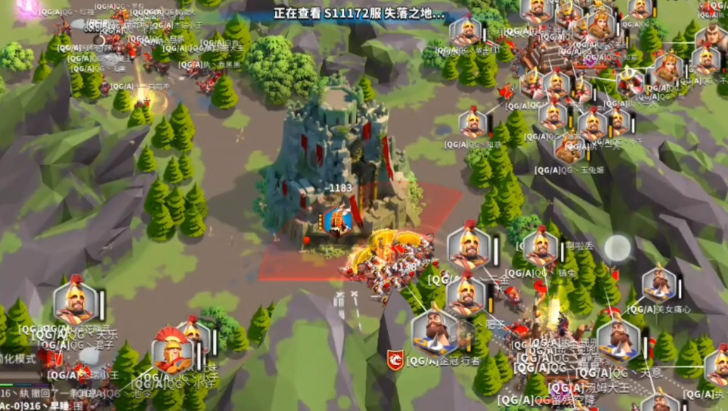Select the bearded commander portrait above 天意

[616, 340]
